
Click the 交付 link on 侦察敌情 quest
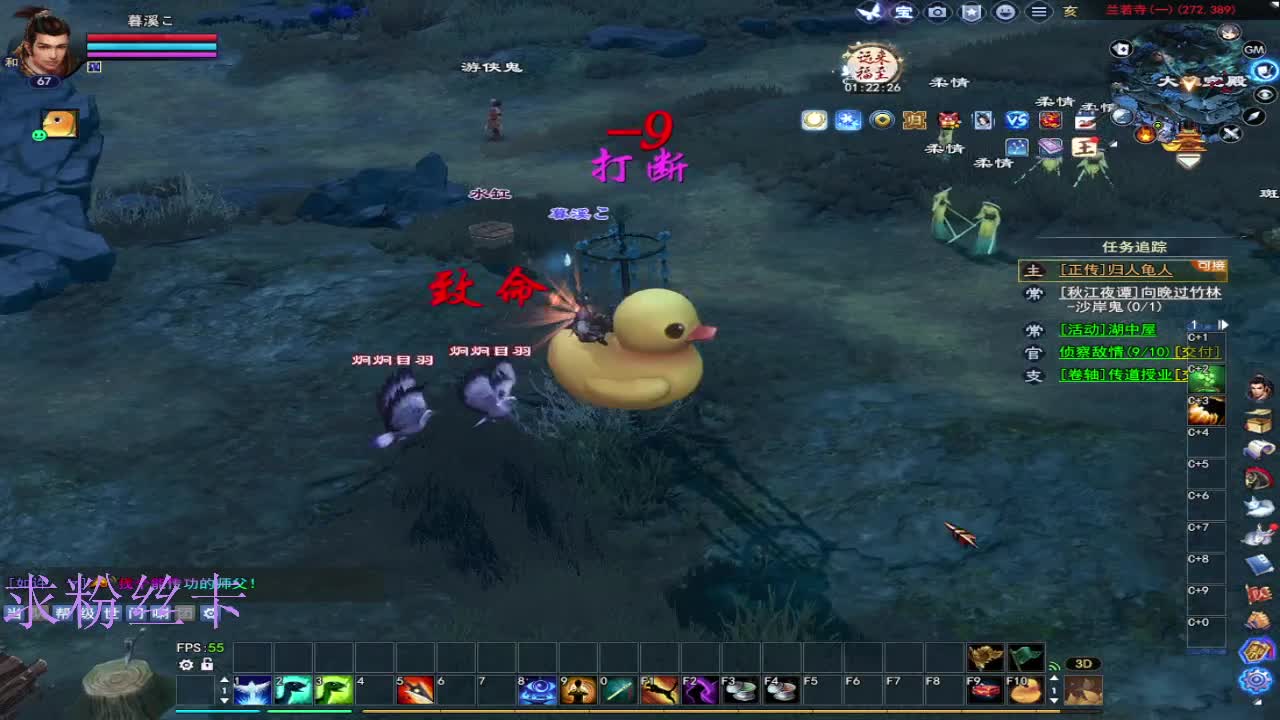pyautogui.click(x=1198, y=352)
